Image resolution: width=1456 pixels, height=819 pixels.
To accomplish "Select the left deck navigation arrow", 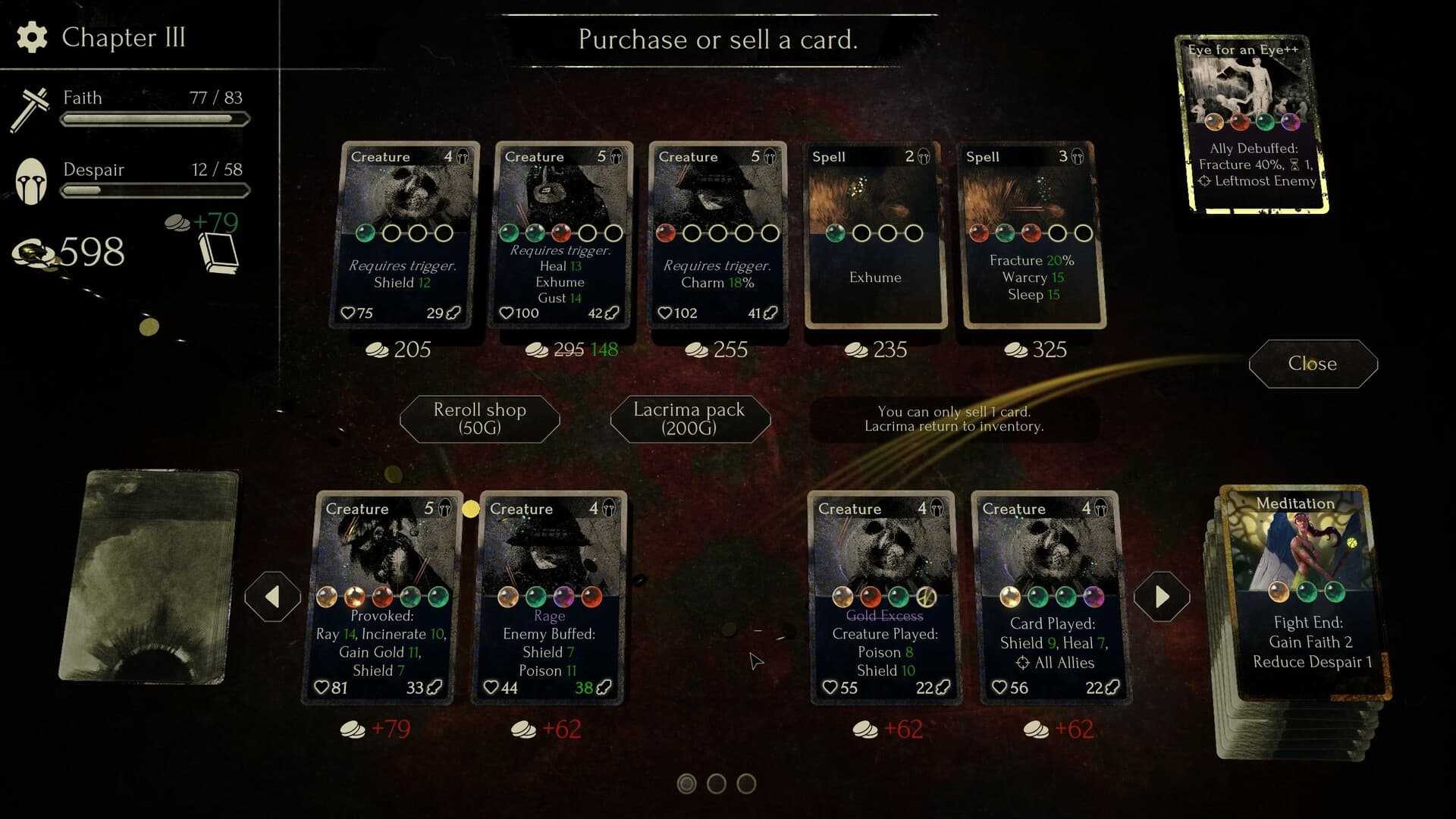I will pos(272,595).
